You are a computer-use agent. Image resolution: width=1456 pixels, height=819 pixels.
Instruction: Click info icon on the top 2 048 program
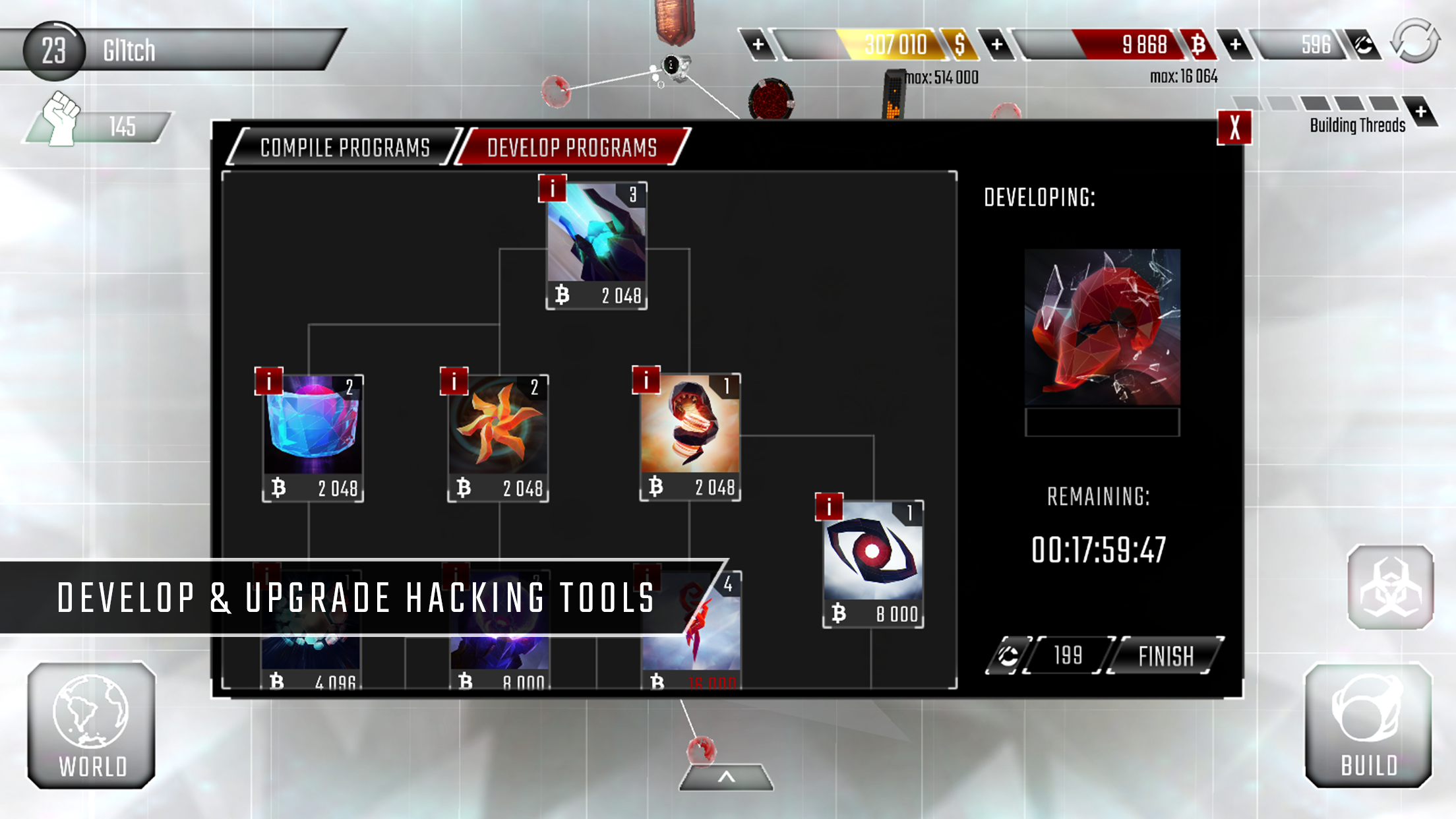point(551,189)
